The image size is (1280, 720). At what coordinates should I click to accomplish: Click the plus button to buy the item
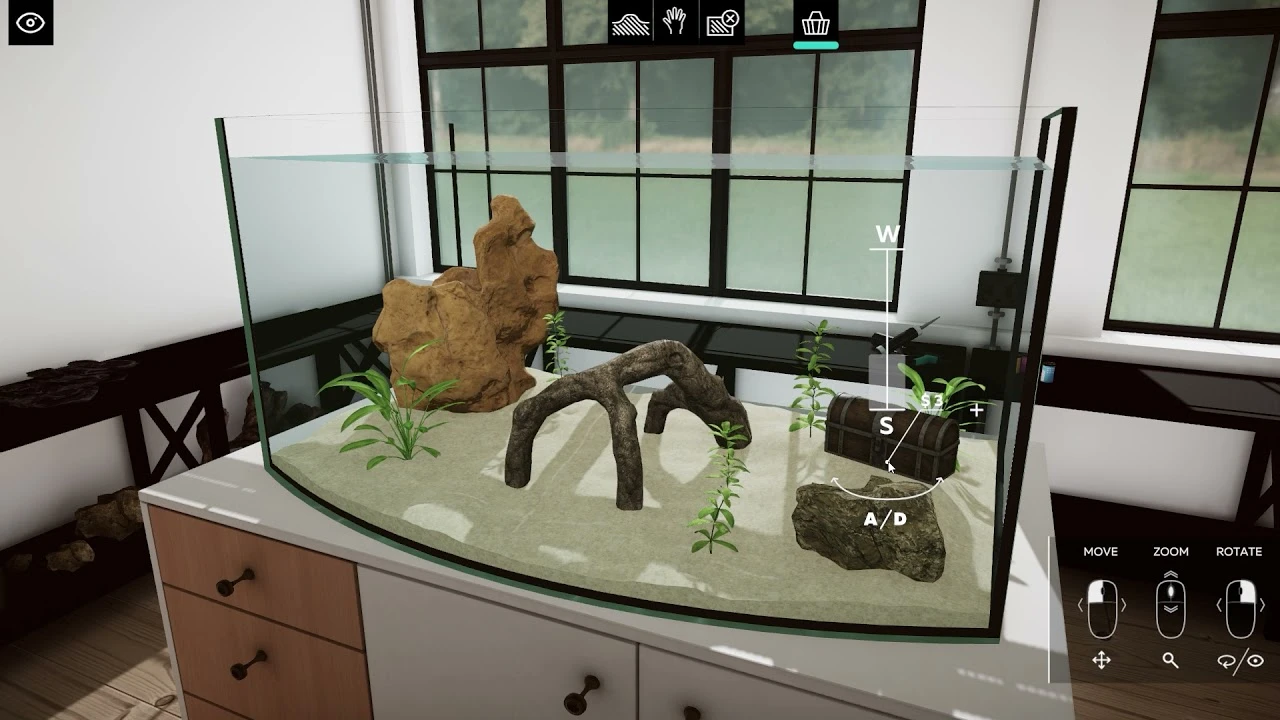pyautogui.click(x=975, y=408)
